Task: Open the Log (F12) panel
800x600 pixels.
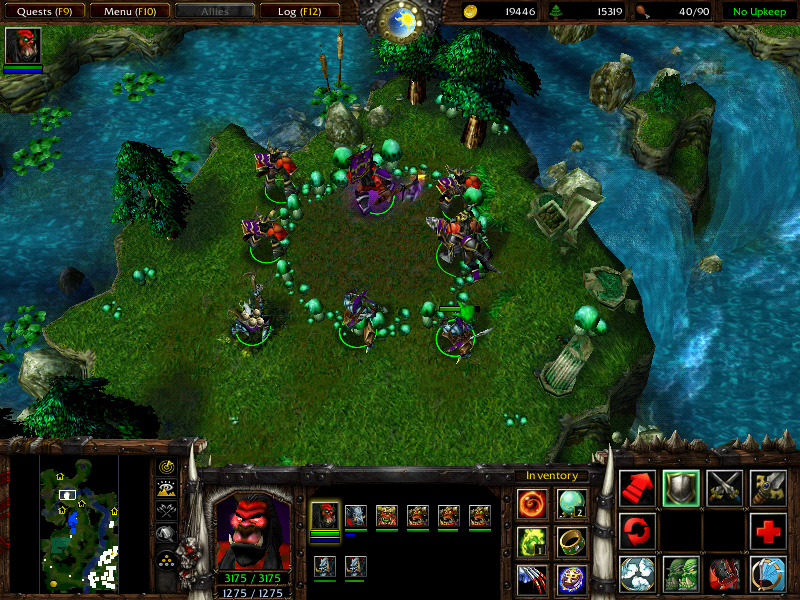Action: pos(299,12)
